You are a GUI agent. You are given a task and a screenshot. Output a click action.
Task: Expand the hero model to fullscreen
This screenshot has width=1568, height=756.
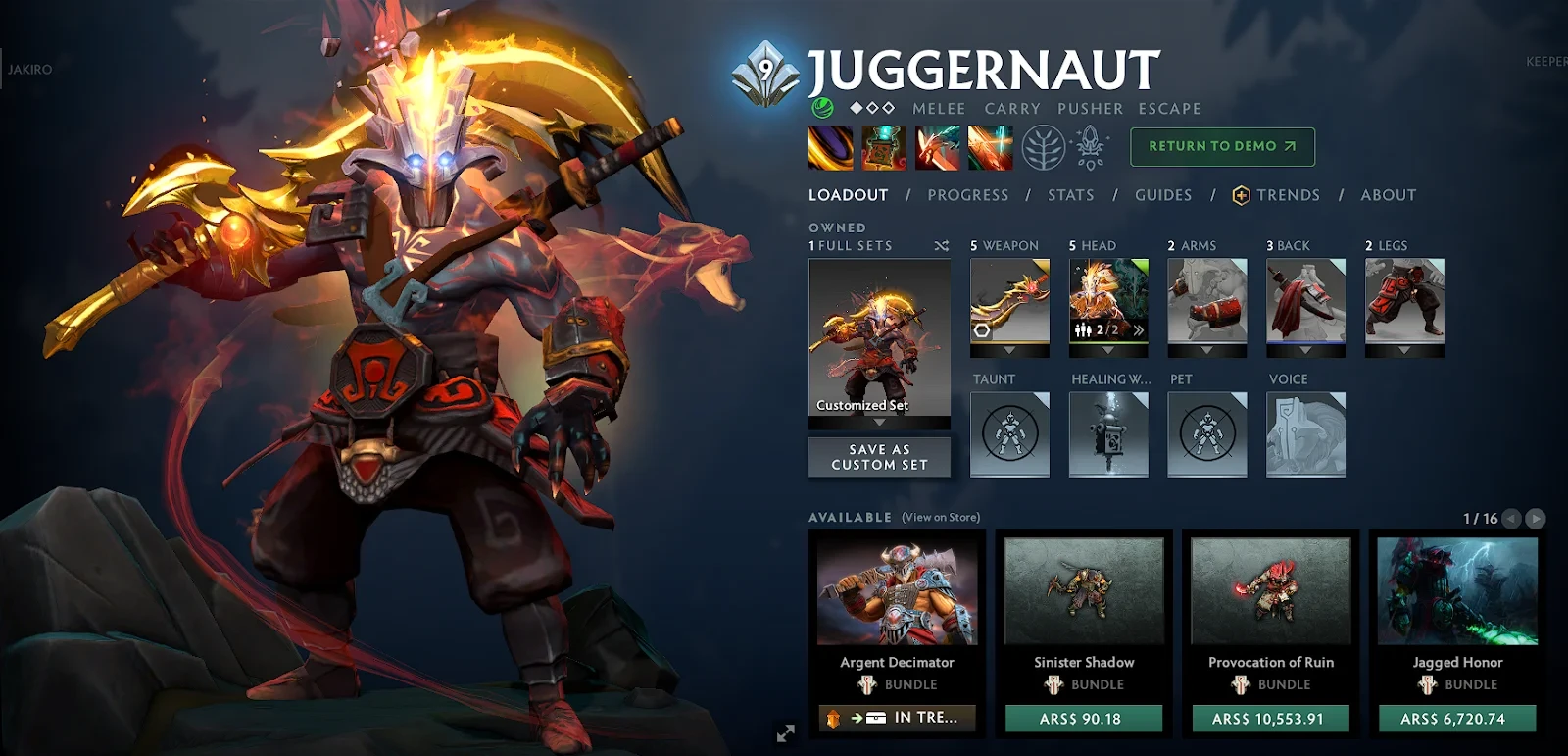pos(786,733)
